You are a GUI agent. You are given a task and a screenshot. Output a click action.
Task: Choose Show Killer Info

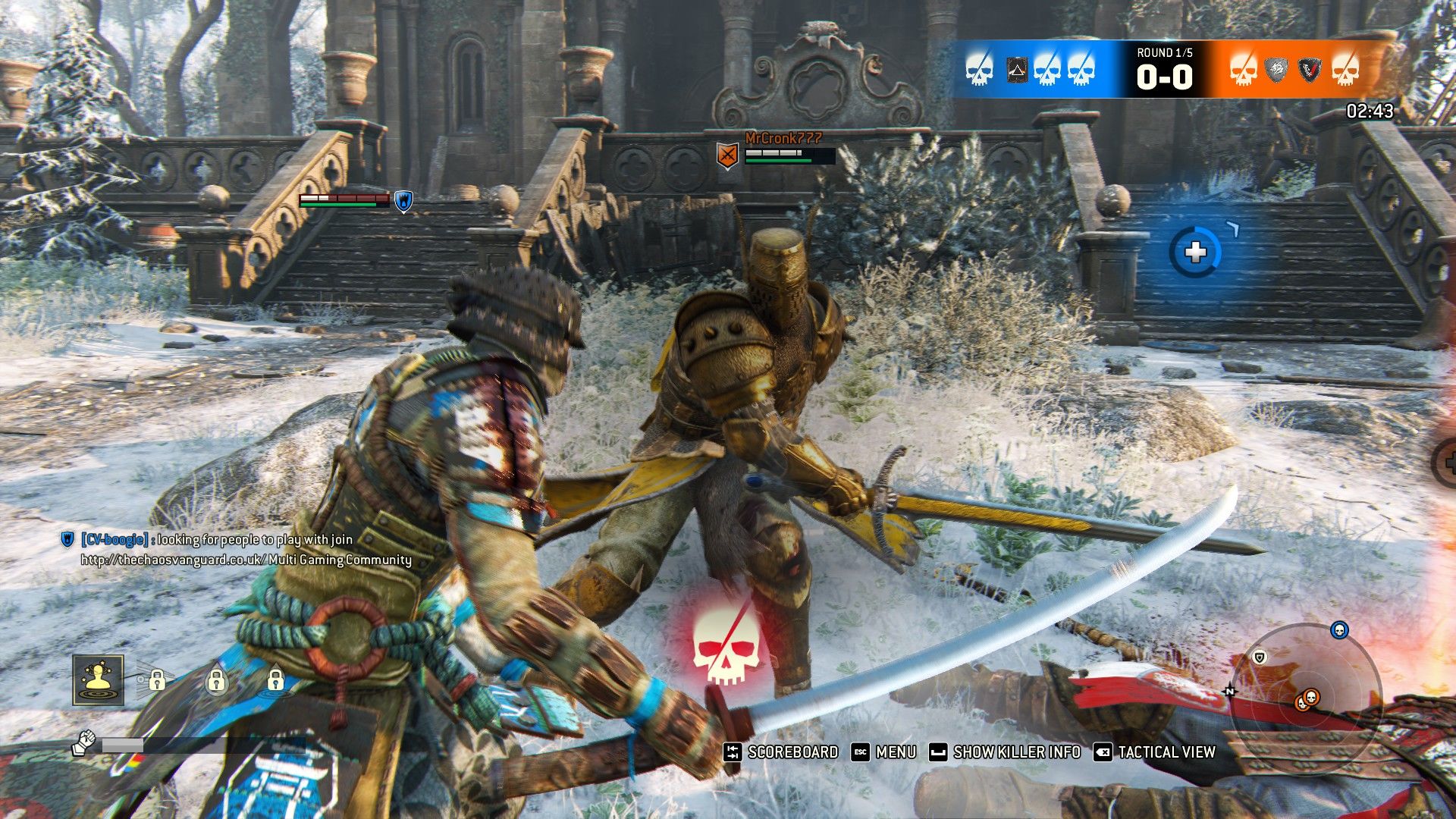1006,752
